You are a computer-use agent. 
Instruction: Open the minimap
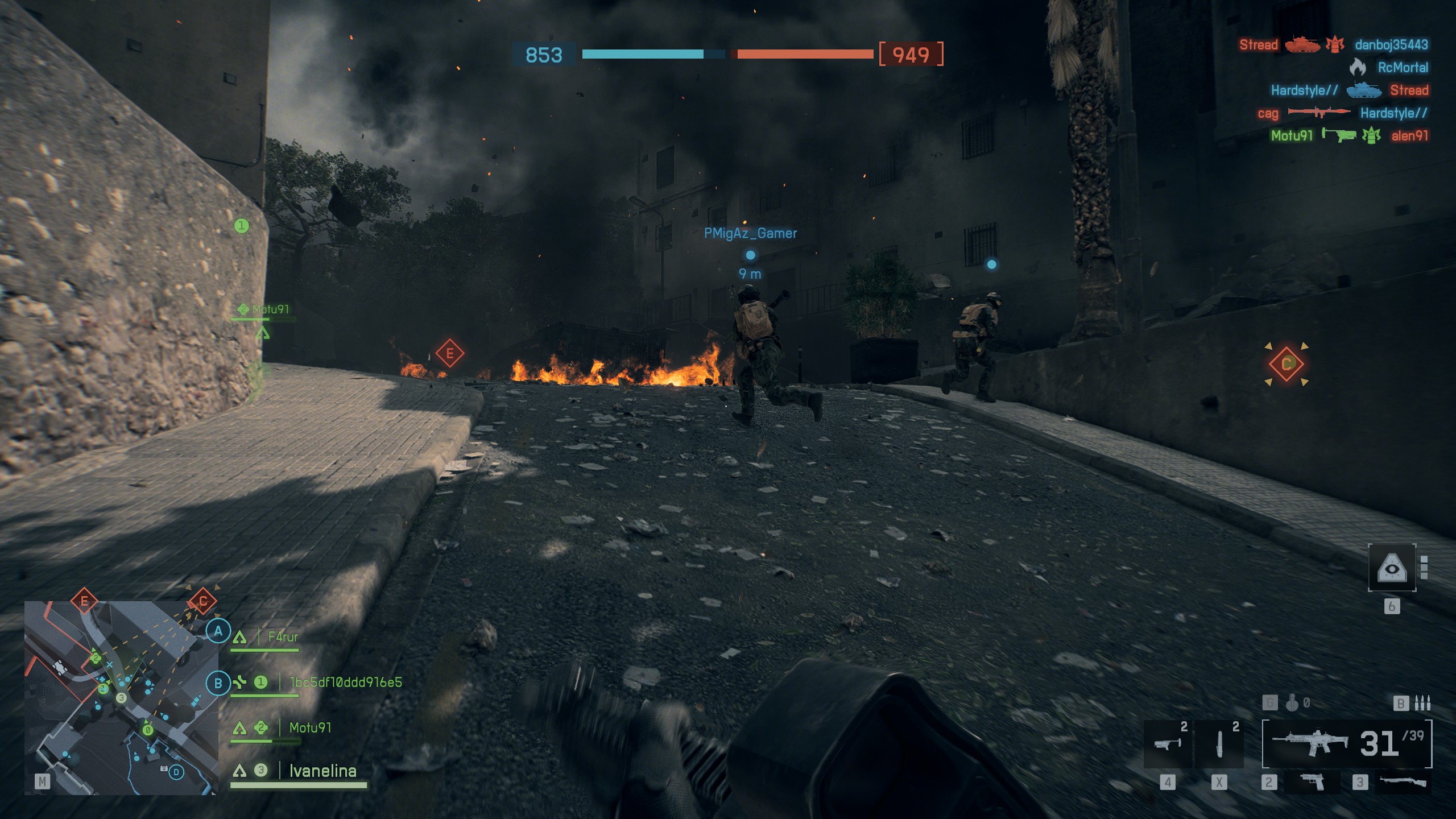(121, 697)
